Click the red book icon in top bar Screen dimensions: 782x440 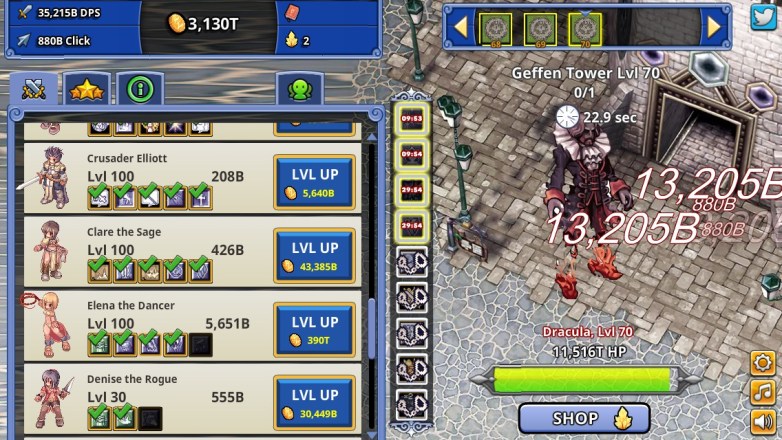click(293, 14)
